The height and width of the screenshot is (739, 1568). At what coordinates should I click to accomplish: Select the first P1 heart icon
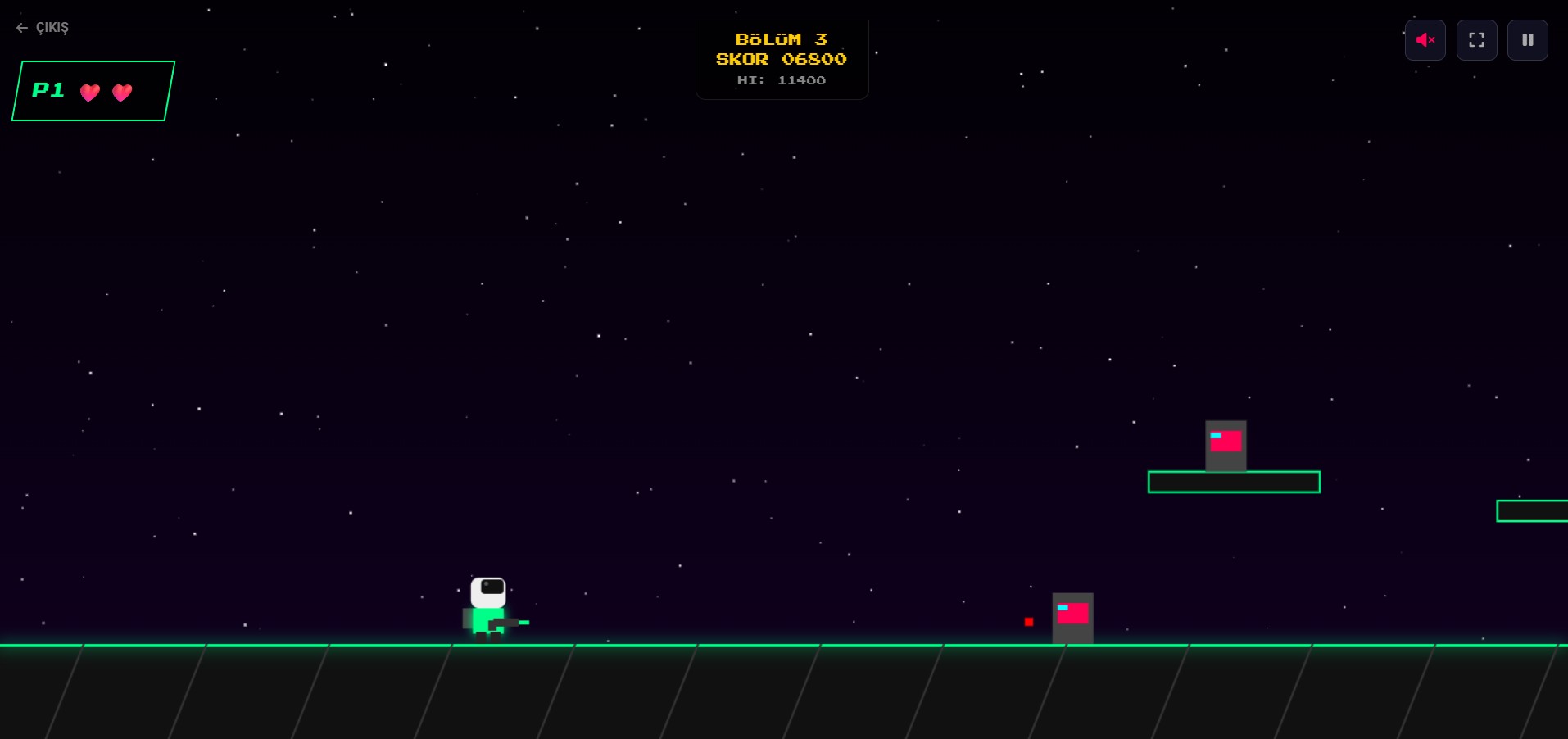pyautogui.click(x=90, y=93)
